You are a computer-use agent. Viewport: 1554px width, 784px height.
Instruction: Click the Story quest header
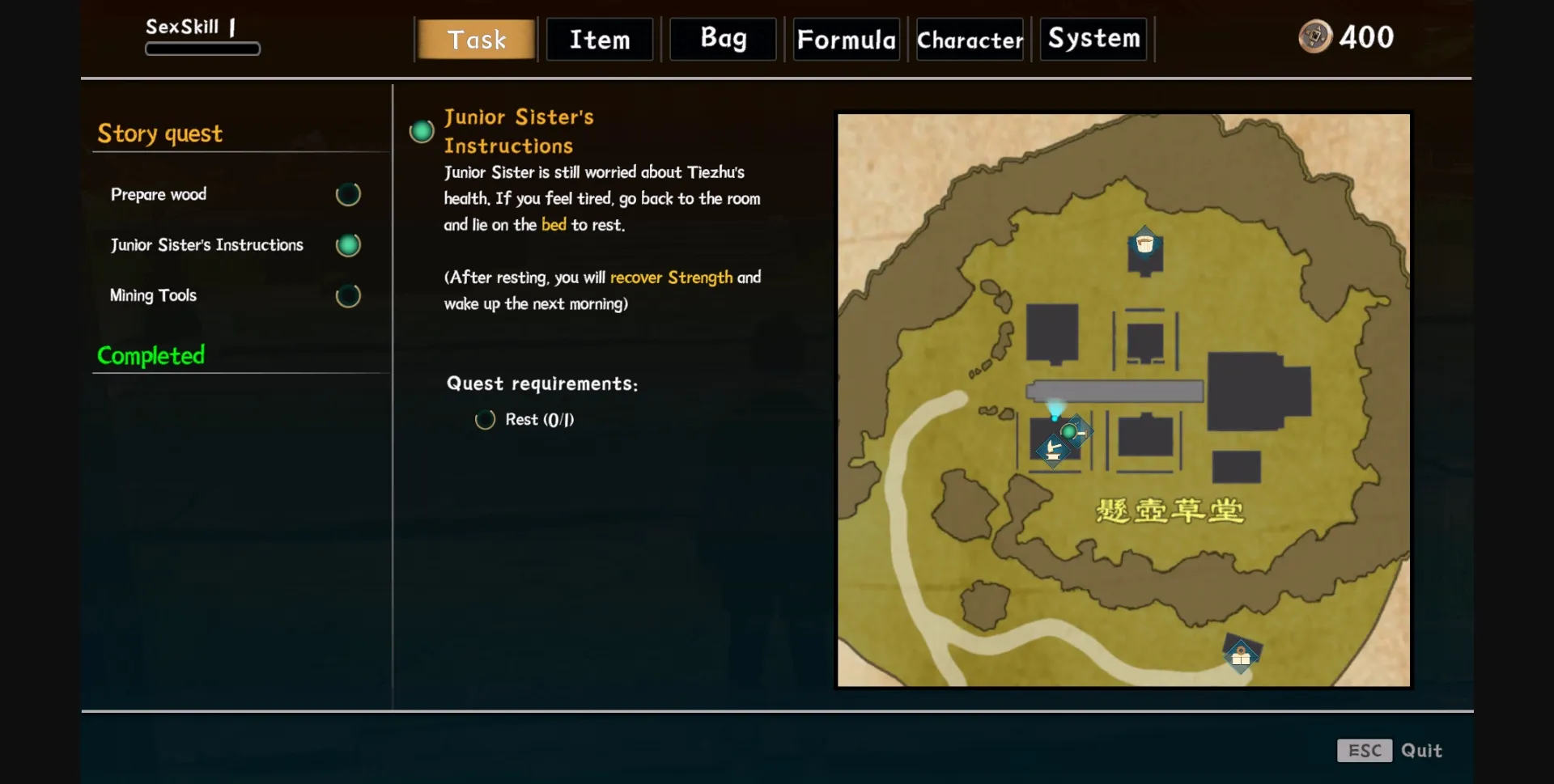point(160,133)
